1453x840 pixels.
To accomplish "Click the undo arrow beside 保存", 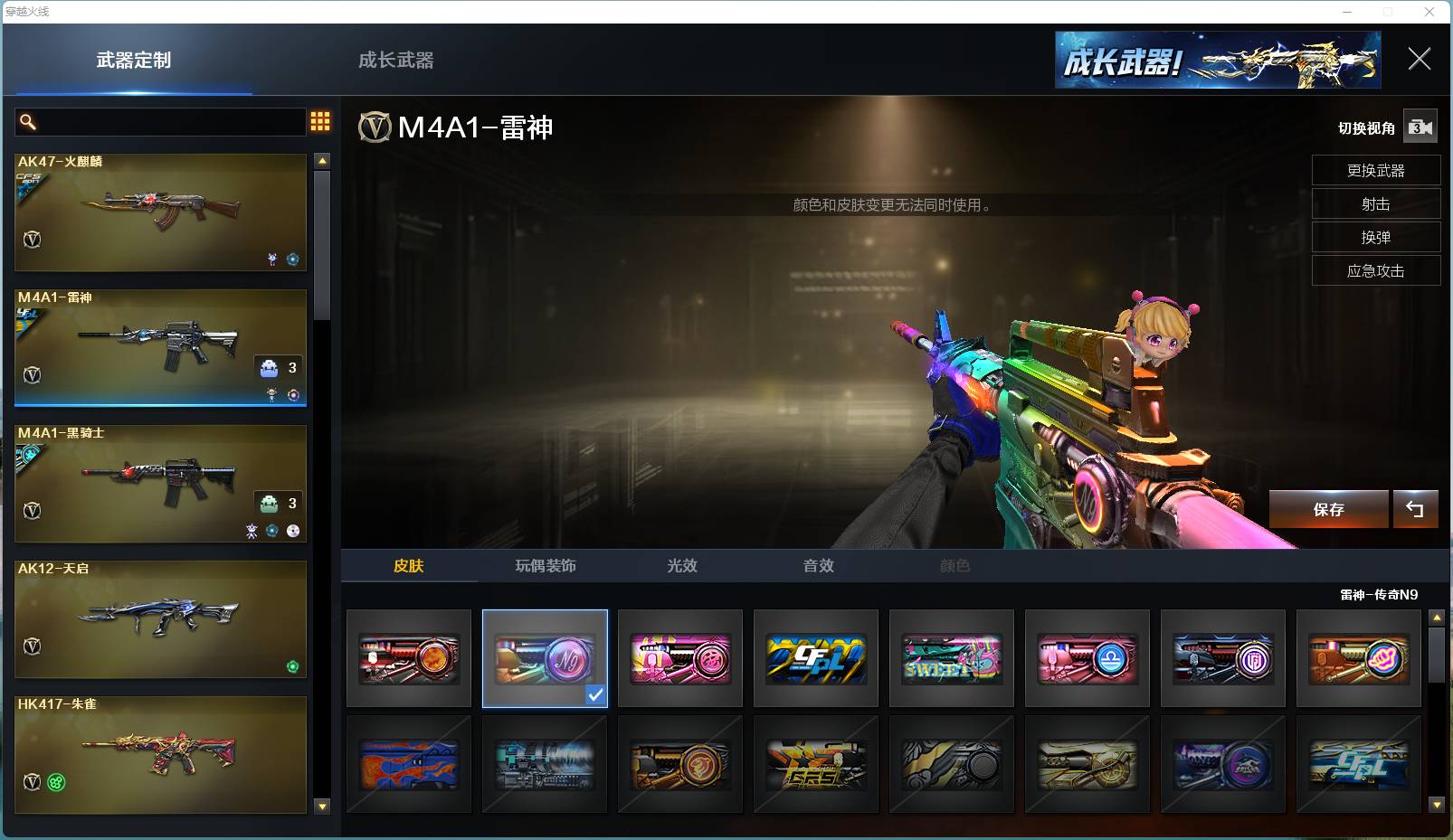I will pyautogui.click(x=1415, y=510).
